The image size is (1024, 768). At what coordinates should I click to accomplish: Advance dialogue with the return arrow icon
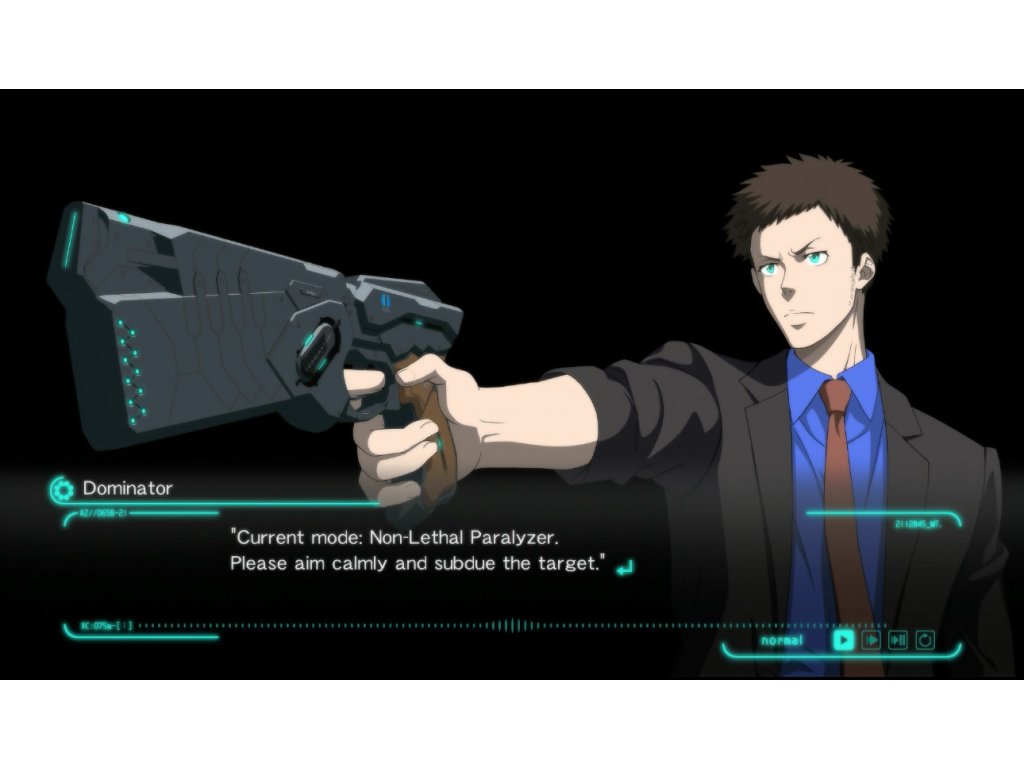(x=624, y=568)
